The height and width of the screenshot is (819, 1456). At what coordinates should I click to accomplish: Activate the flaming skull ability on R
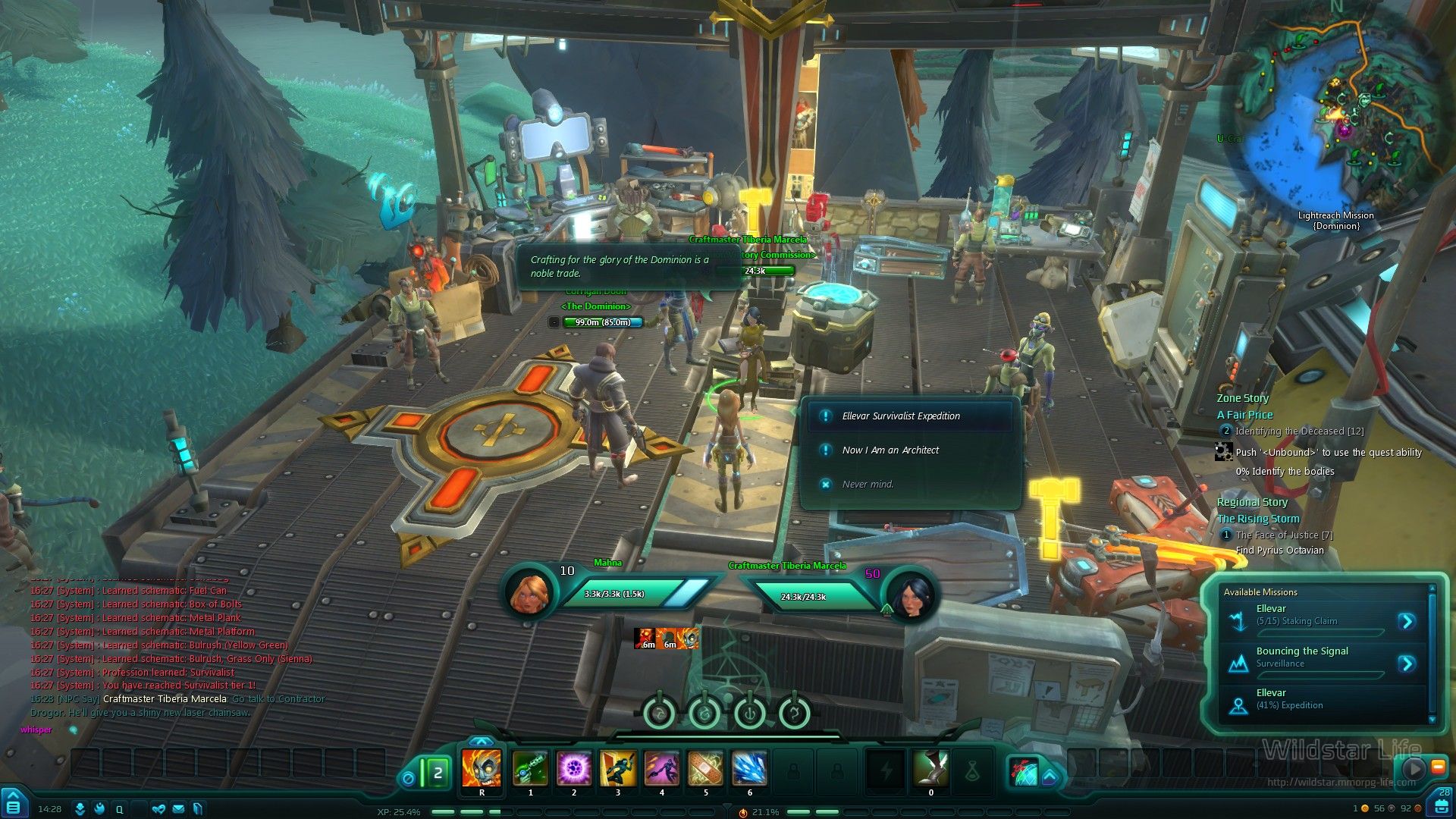[482, 768]
